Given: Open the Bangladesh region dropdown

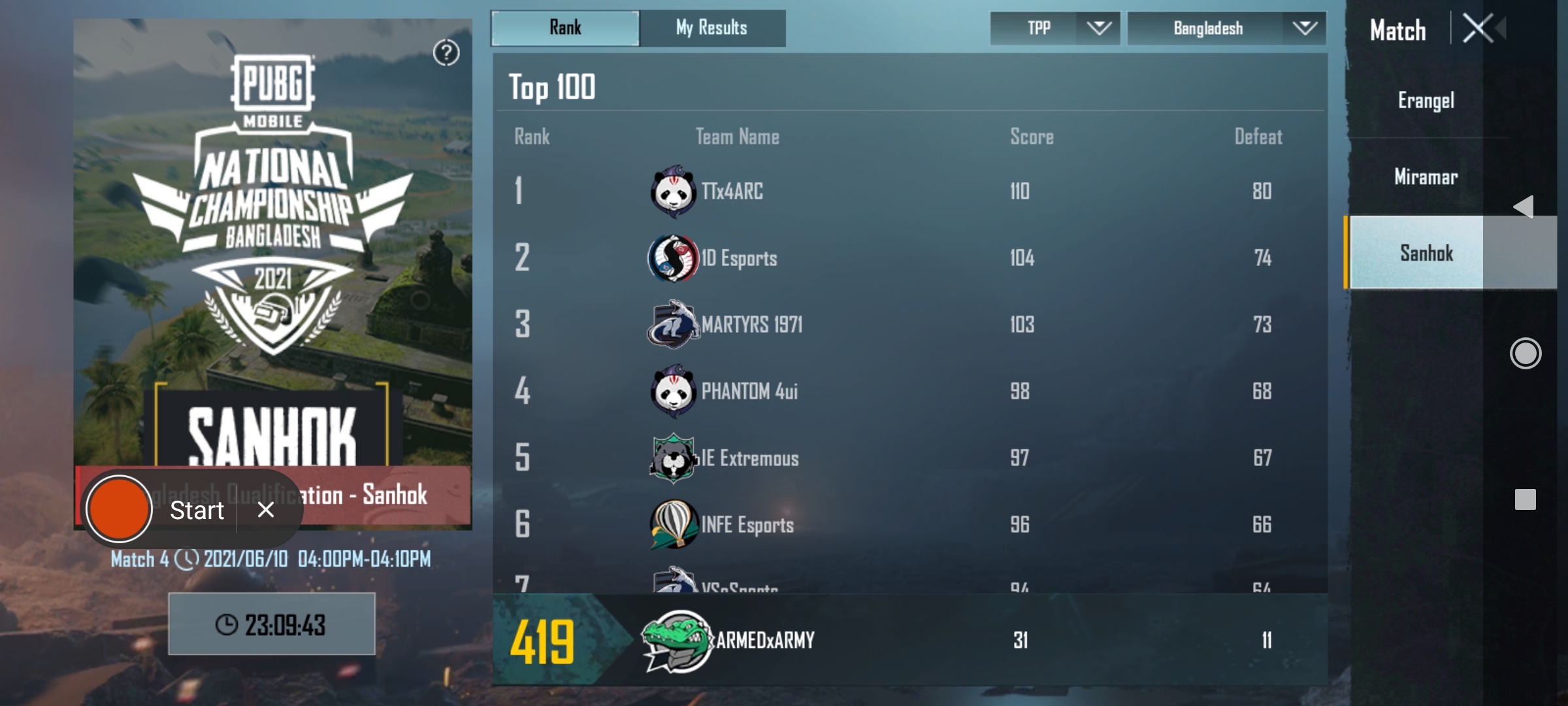Looking at the screenshot, I should click(1226, 27).
